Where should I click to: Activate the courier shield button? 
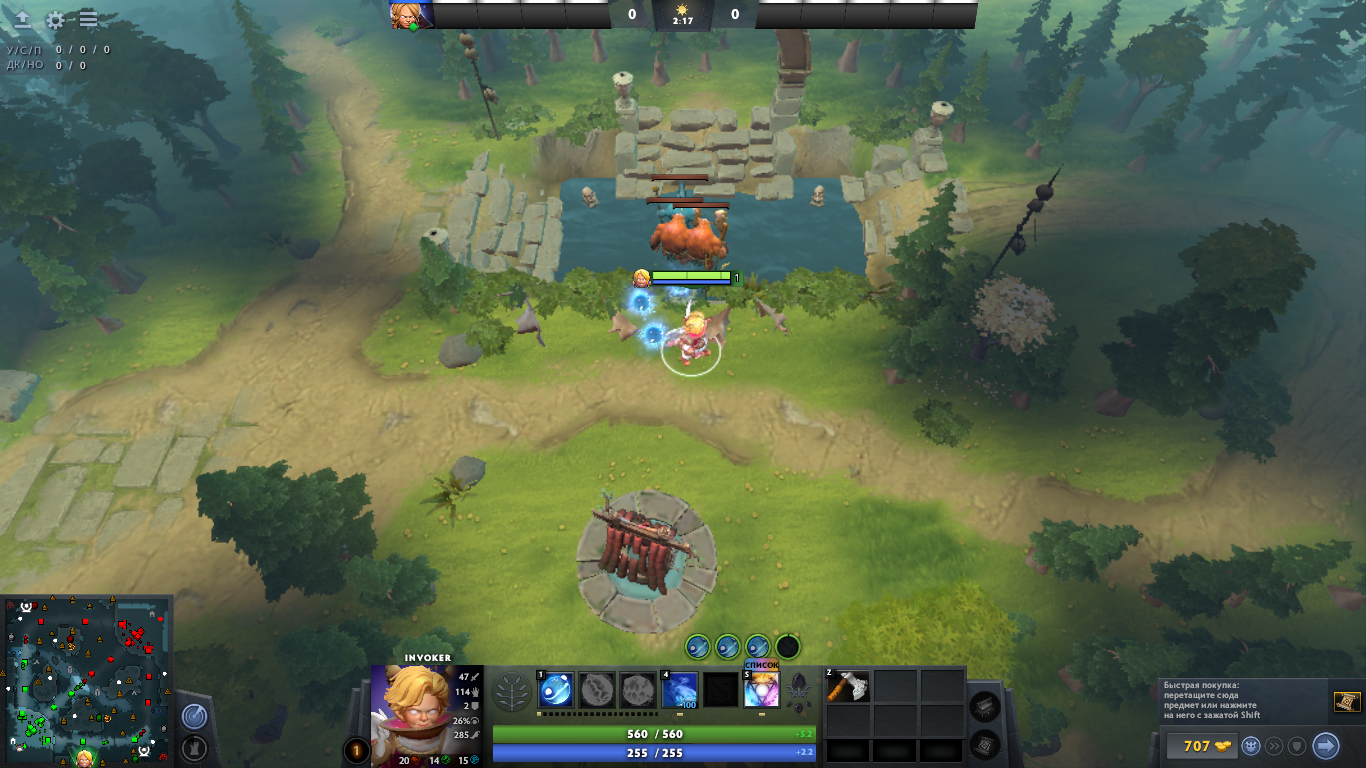pos(1297,746)
